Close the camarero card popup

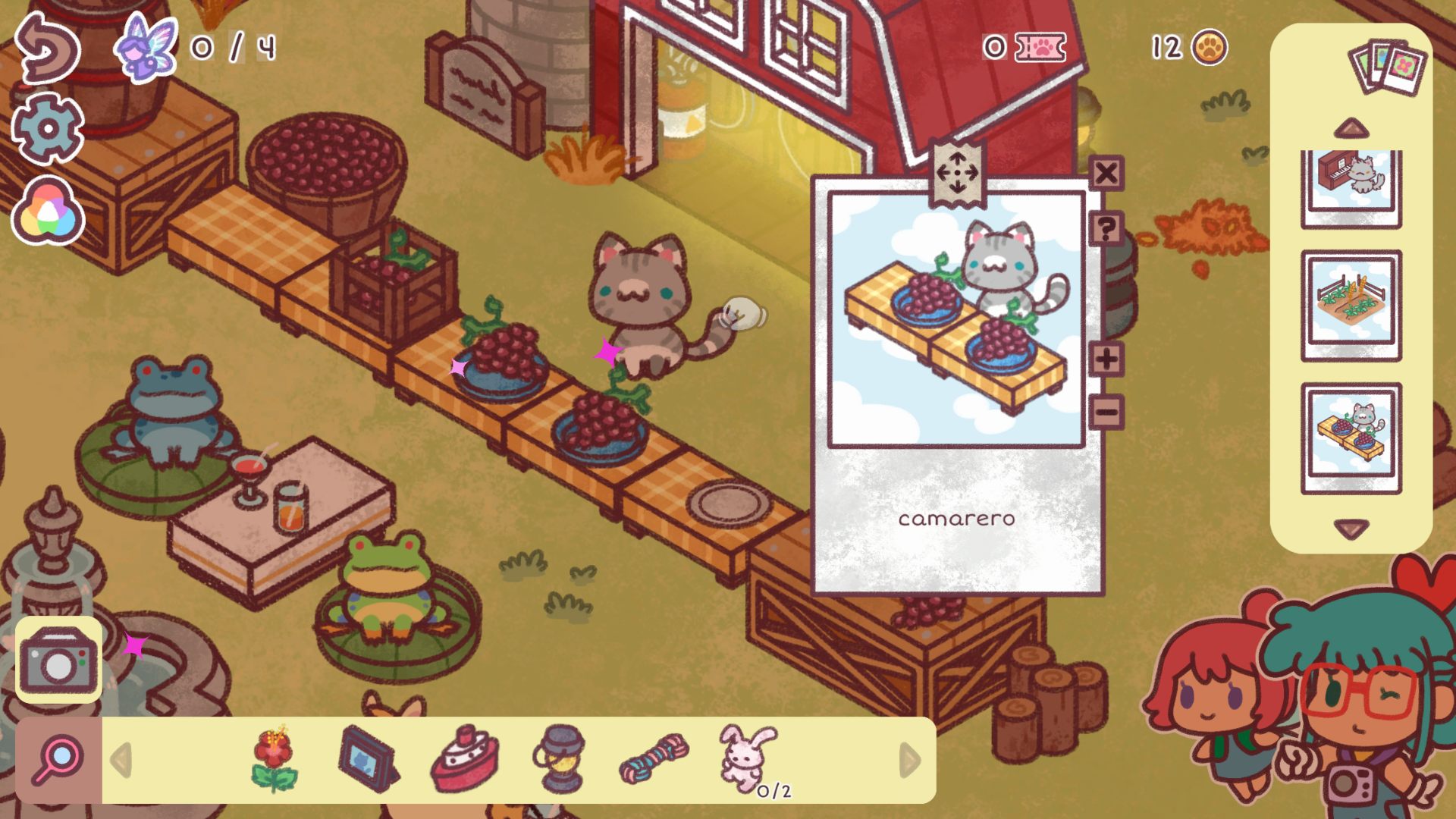tap(1106, 173)
